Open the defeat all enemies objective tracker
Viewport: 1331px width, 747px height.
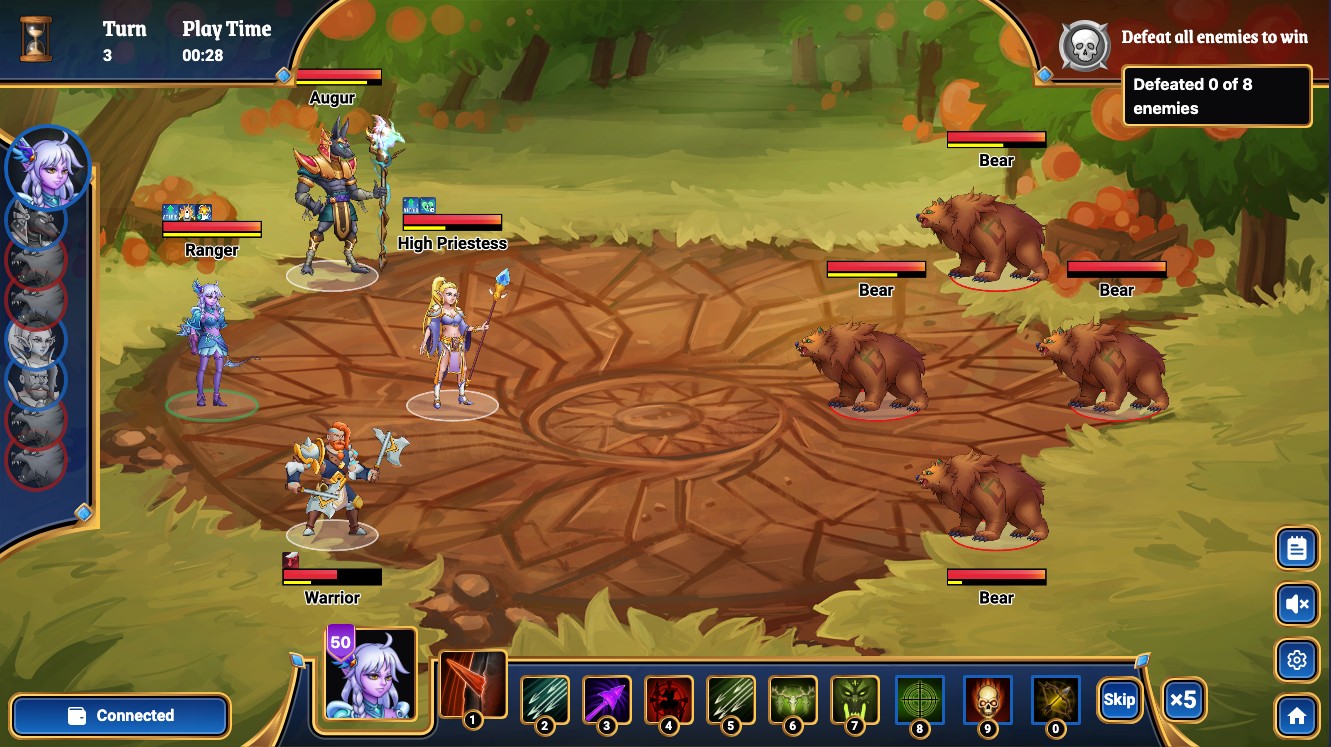1216,96
